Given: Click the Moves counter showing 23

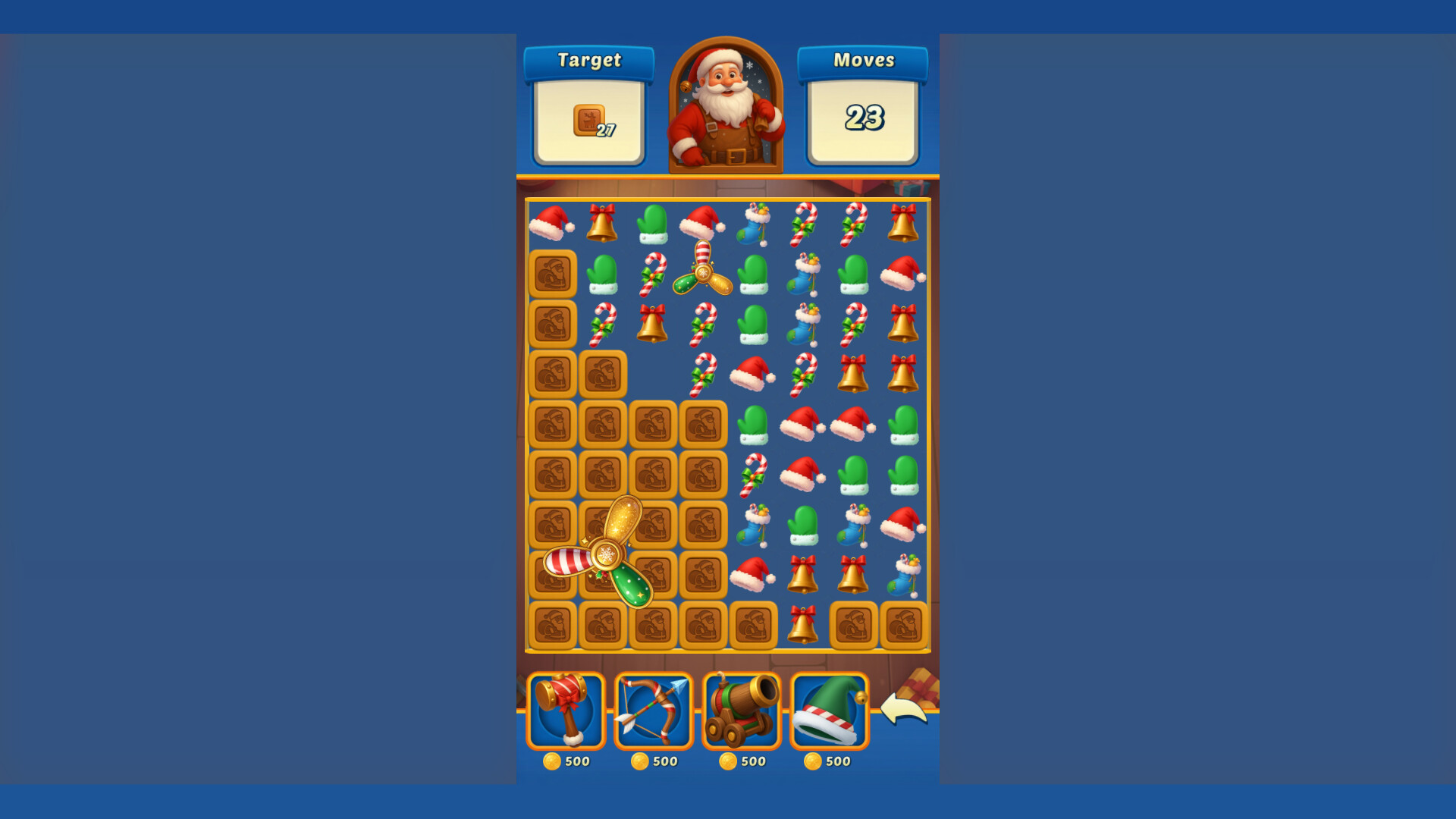Looking at the screenshot, I should [x=864, y=118].
